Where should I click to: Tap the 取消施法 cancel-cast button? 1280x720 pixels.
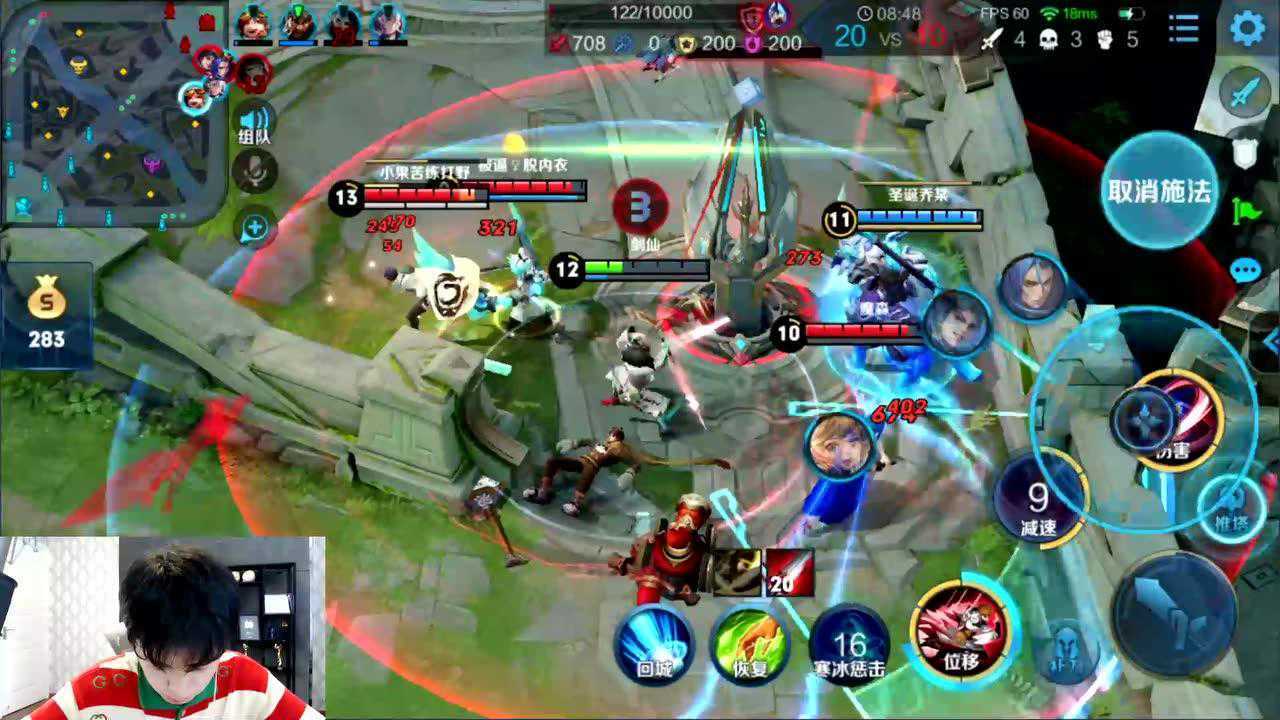pyautogui.click(x=1159, y=192)
